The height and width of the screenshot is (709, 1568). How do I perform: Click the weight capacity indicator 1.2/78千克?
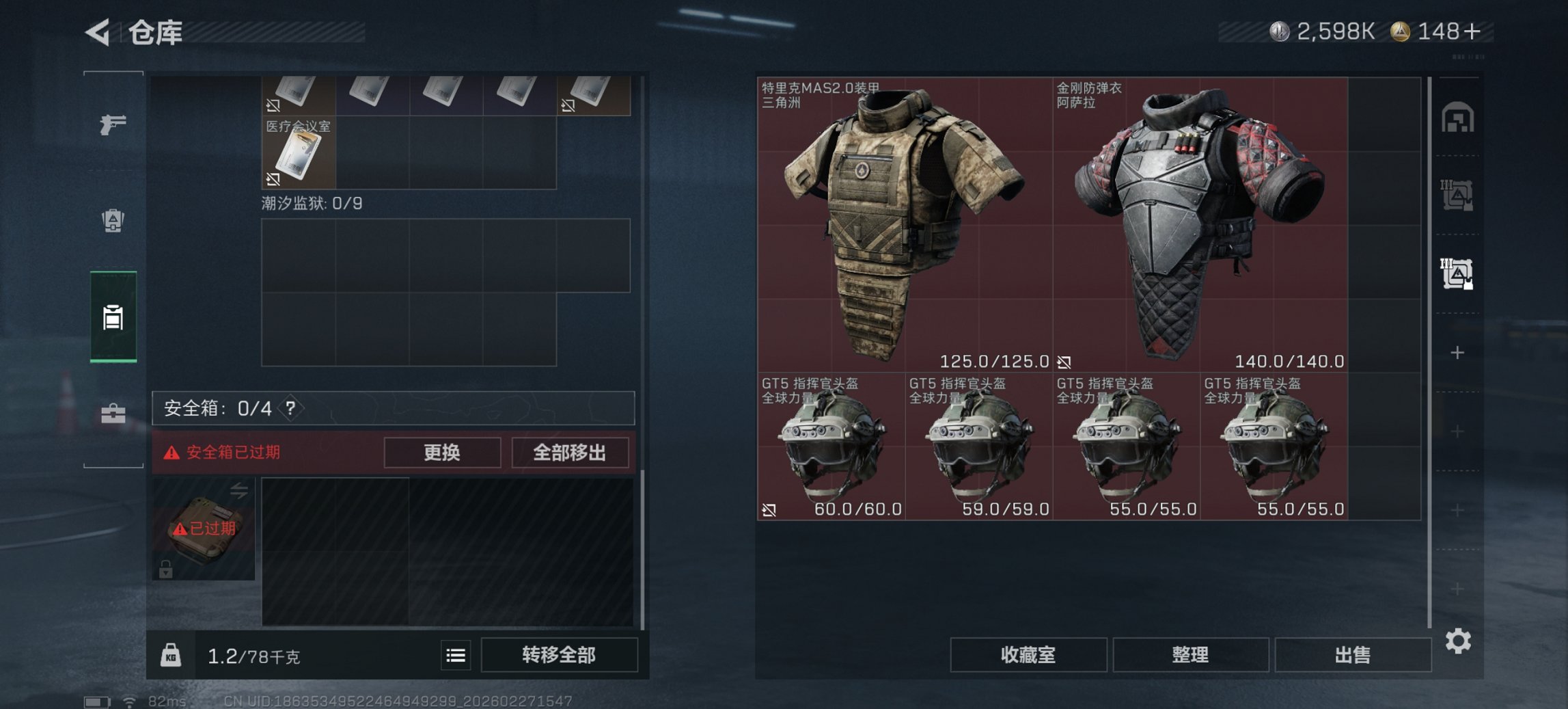[x=253, y=655]
